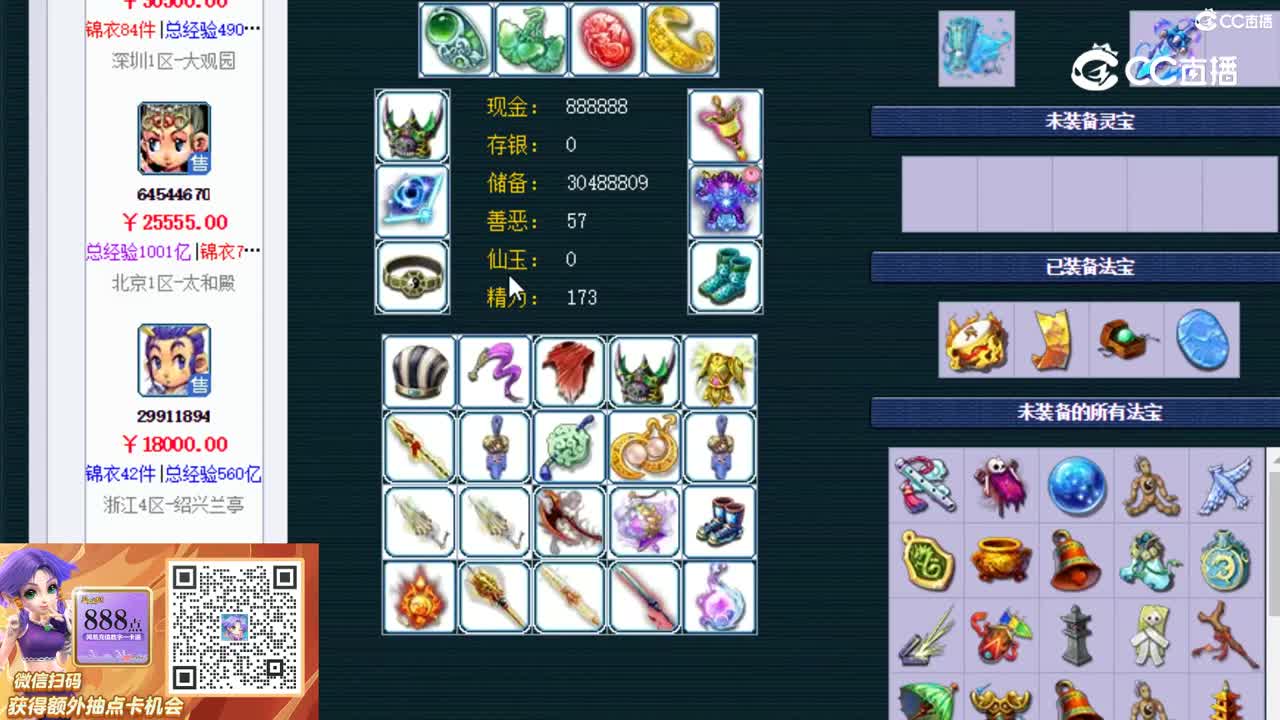Click the blue egg treasure in 已装备法宝
Screen dimensions: 1280x720
(x=1202, y=340)
